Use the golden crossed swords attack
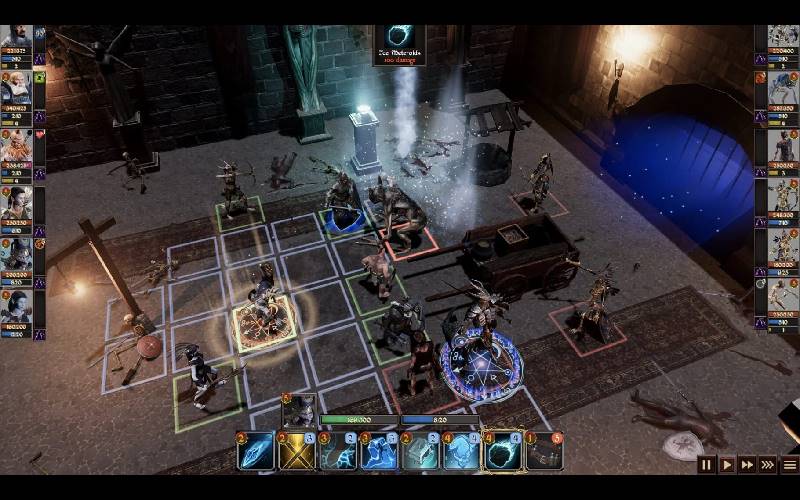The image size is (800, 500). click(297, 452)
